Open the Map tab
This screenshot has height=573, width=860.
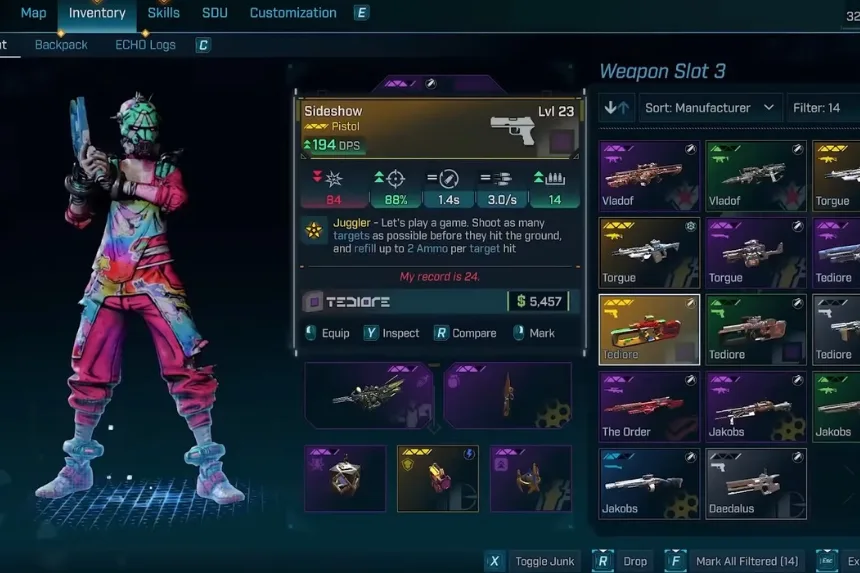pyautogui.click(x=33, y=13)
